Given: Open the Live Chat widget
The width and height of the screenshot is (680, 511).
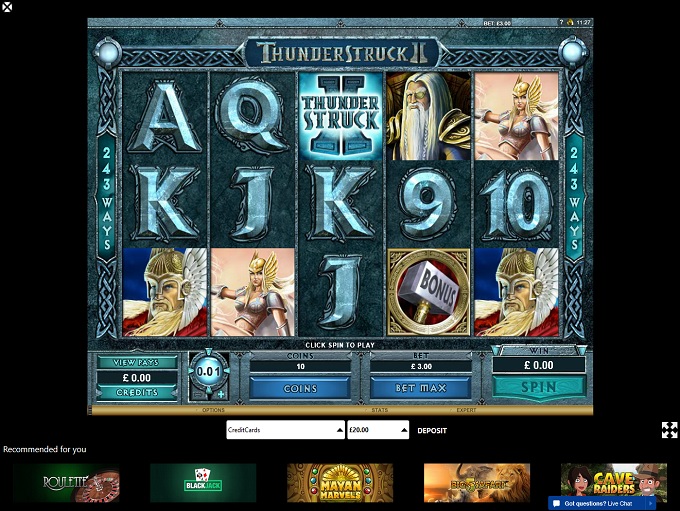Looking at the screenshot, I should click(600, 503).
